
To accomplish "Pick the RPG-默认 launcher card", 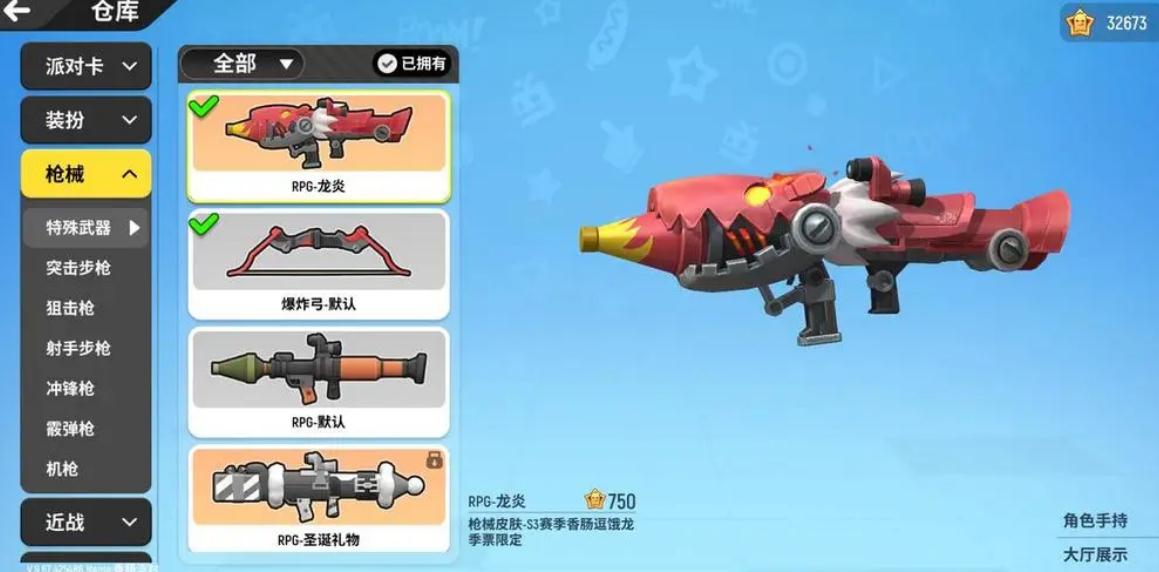I will point(318,382).
